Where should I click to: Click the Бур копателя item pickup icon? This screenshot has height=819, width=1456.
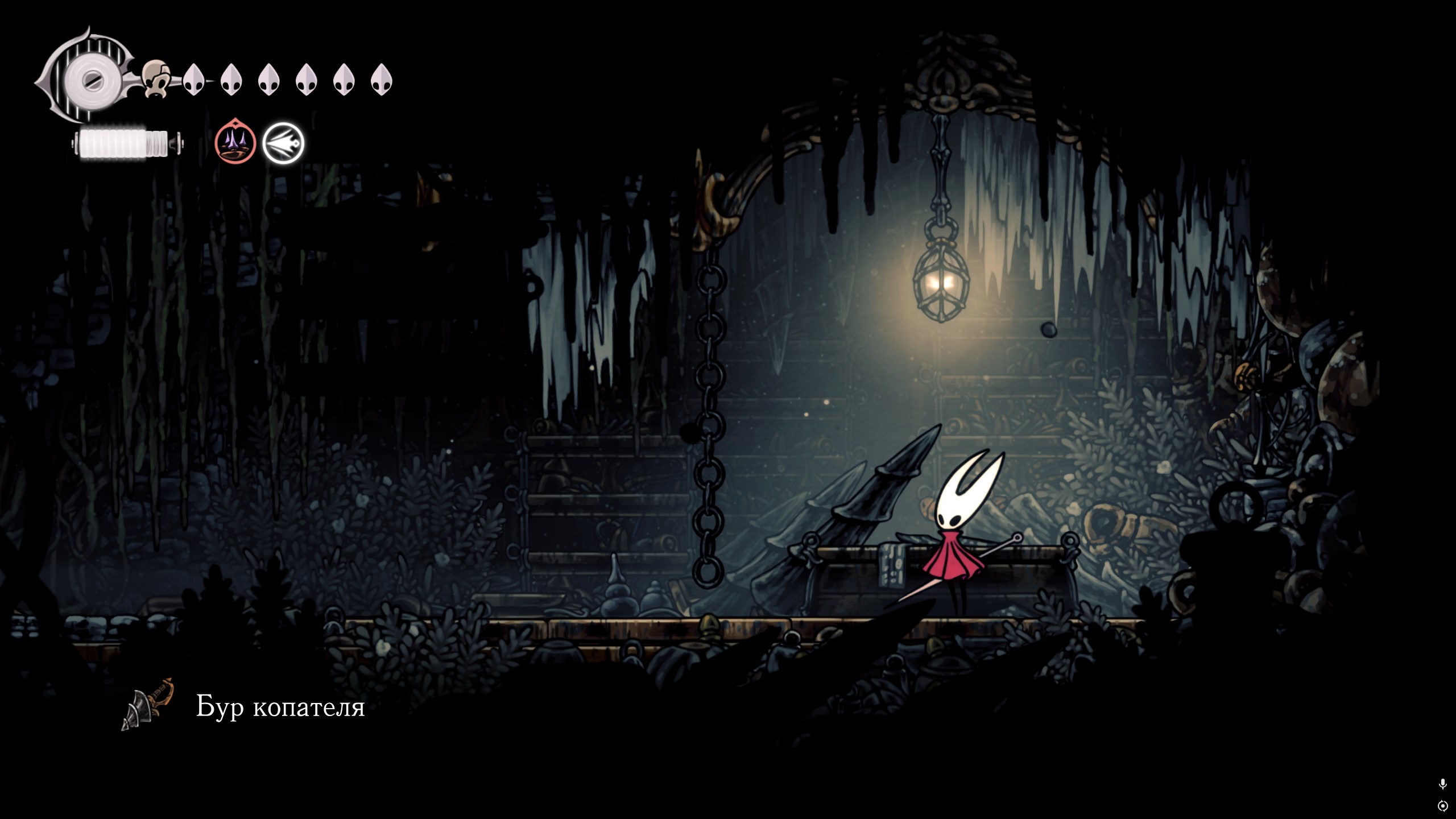pyautogui.click(x=147, y=705)
